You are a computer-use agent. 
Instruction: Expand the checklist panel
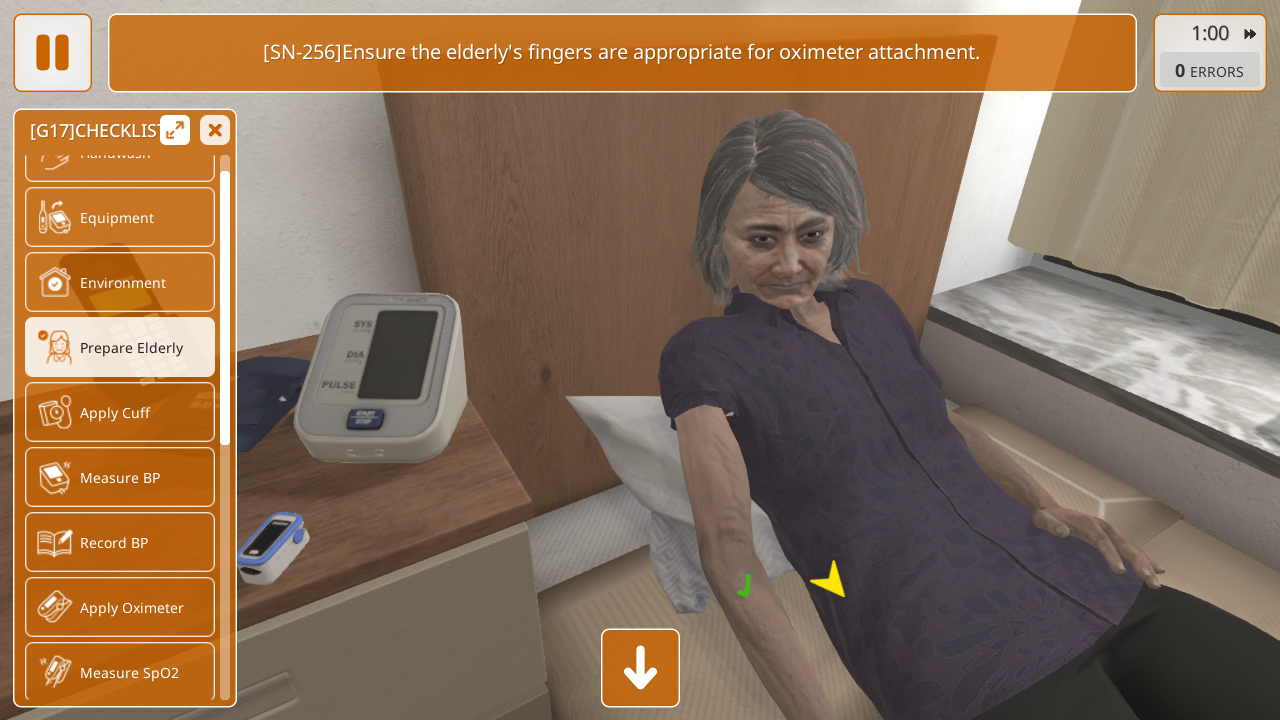(175, 130)
